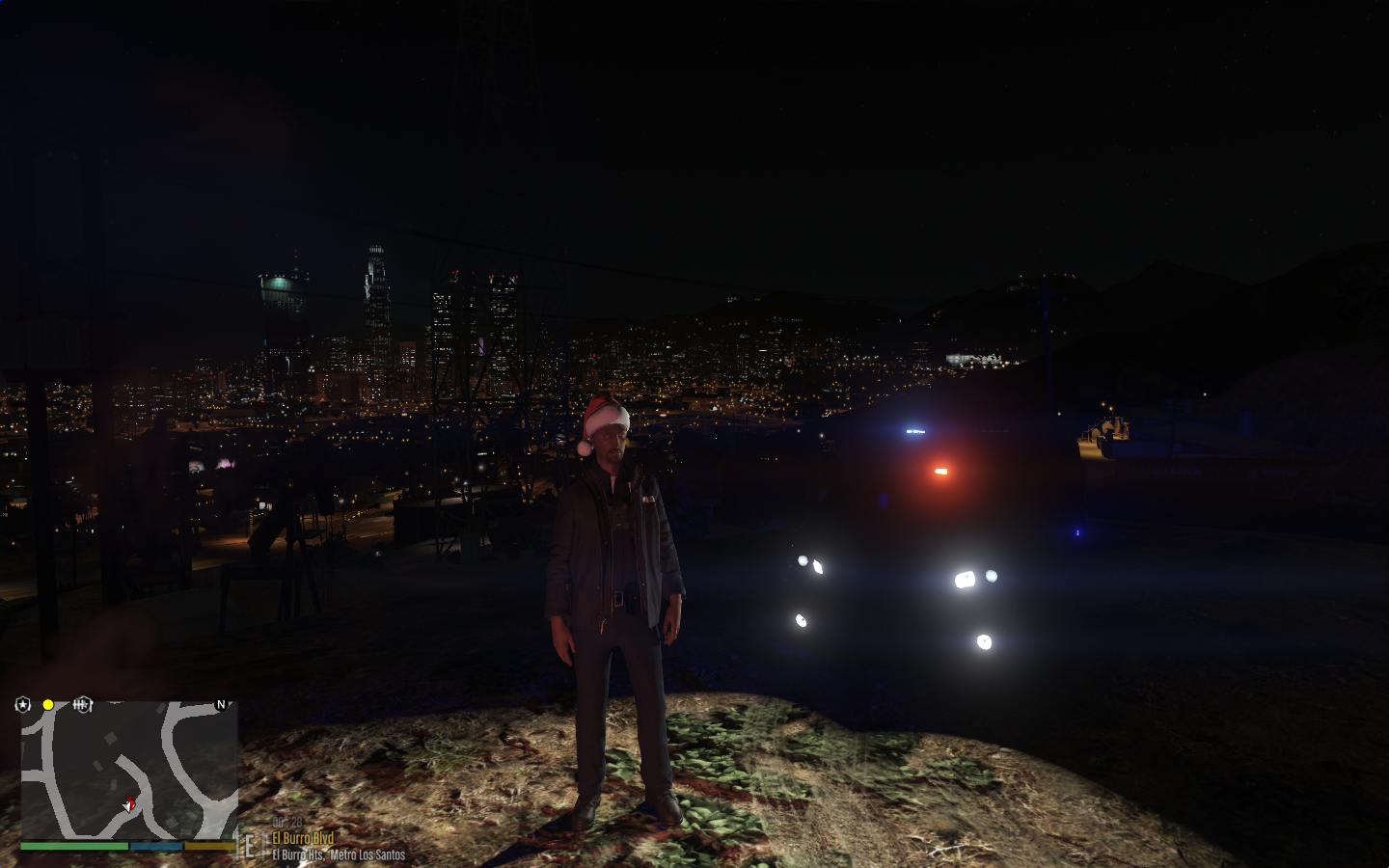This screenshot has width=1389, height=868.
Task: Click the player arrow on the minimap
Action: tap(129, 803)
